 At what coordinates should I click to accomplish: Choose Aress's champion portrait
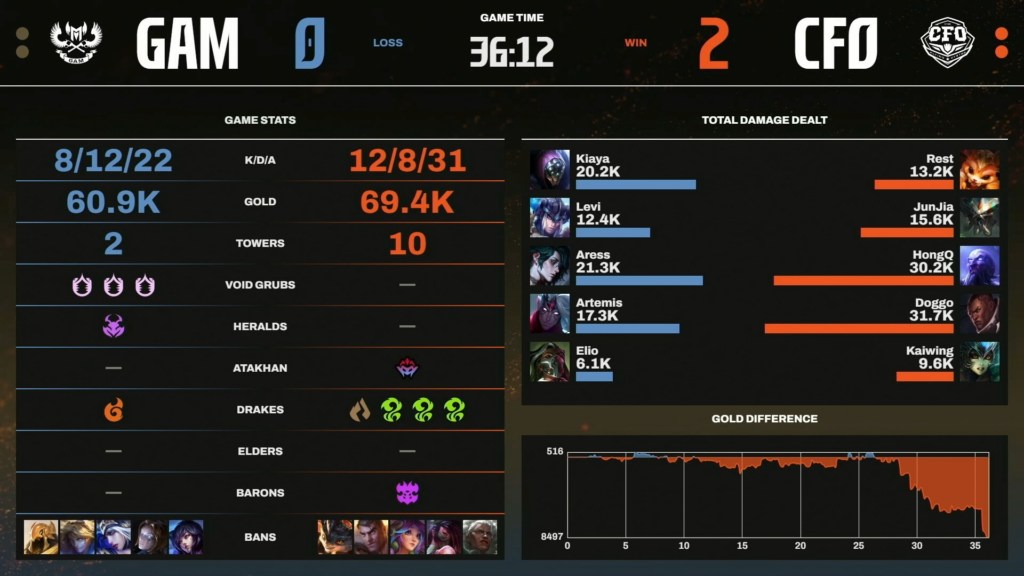click(x=549, y=265)
